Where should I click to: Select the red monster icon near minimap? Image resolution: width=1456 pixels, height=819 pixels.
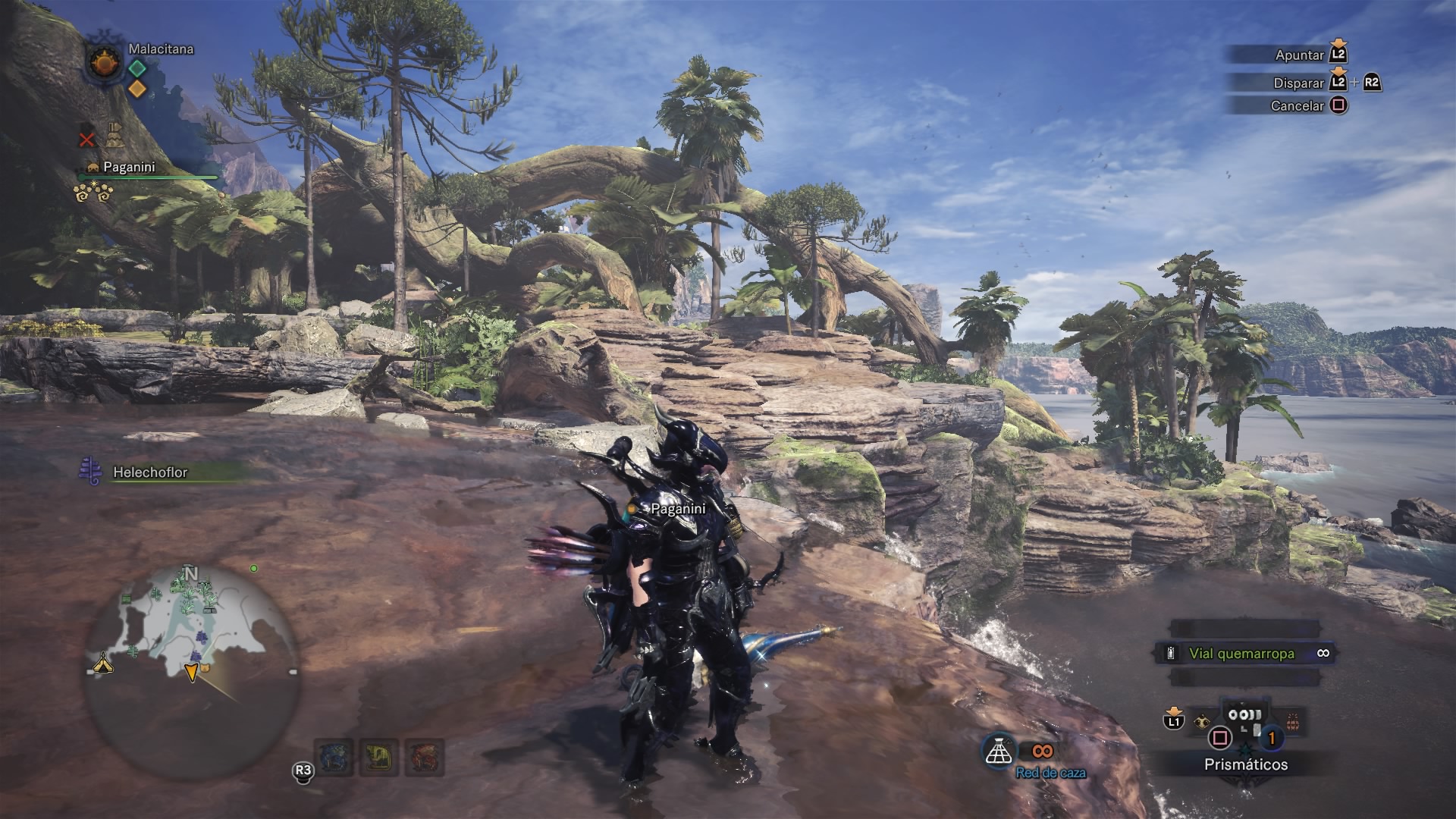click(x=423, y=757)
